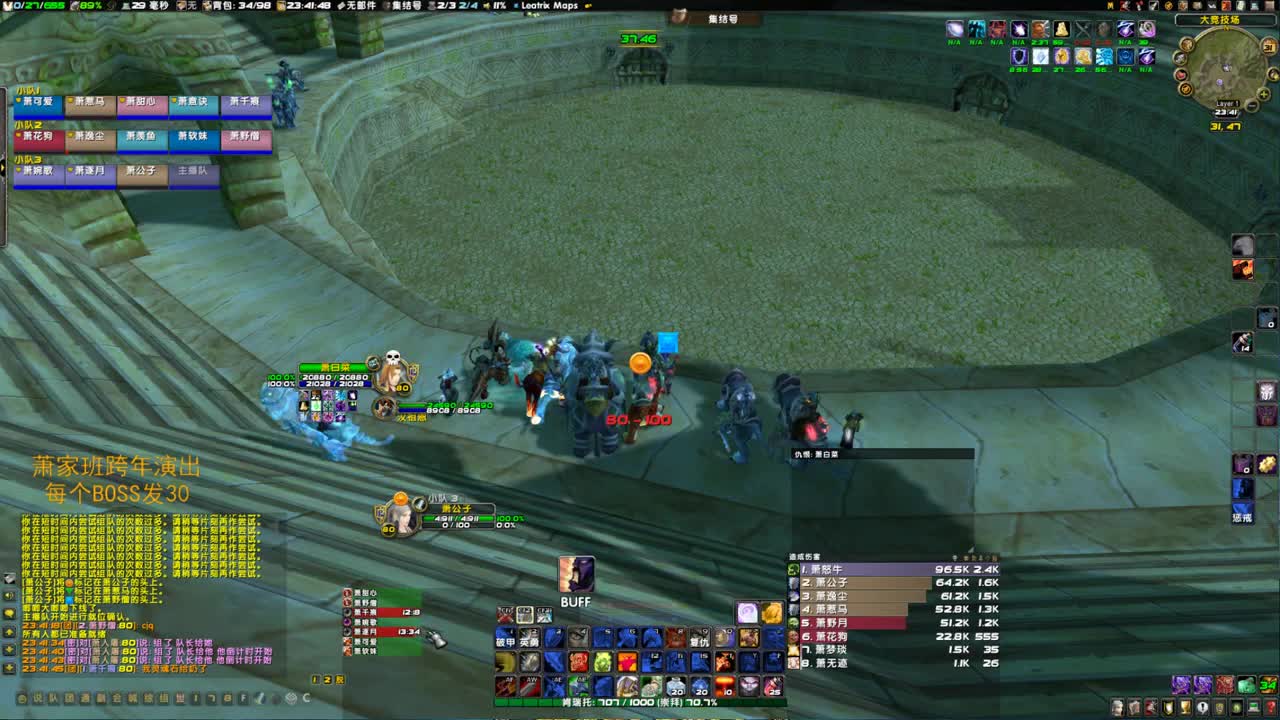Zoom the minimap with the plus button
Image resolution: width=1280 pixels, height=720 pixels.
[1264, 94]
